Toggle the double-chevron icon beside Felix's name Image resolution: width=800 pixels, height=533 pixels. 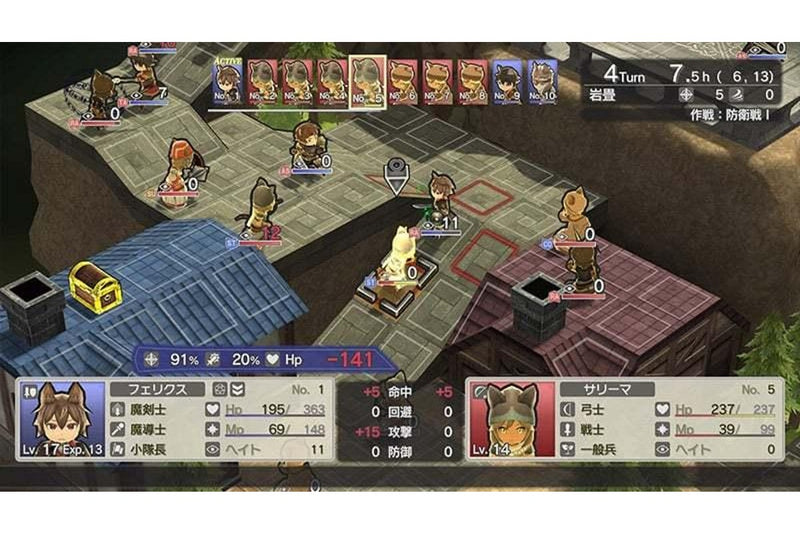(237, 389)
